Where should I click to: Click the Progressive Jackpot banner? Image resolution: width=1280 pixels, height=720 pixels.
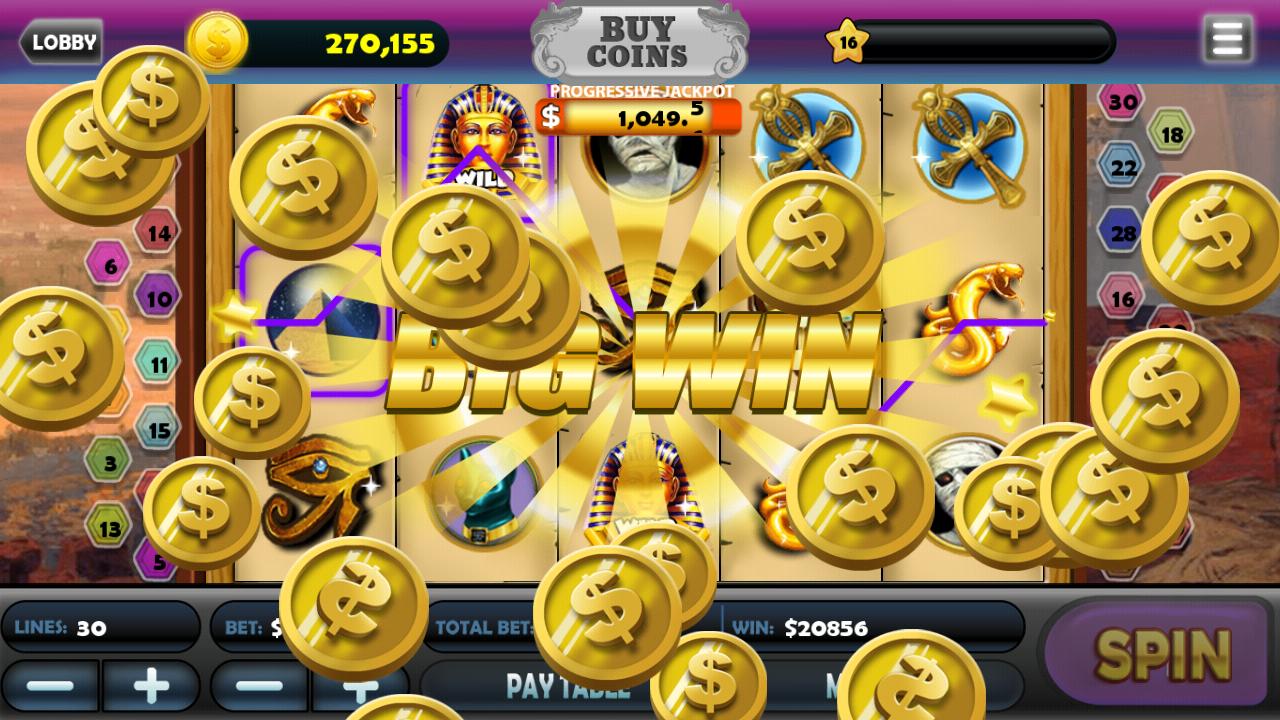pyautogui.click(x=640, y=110)
